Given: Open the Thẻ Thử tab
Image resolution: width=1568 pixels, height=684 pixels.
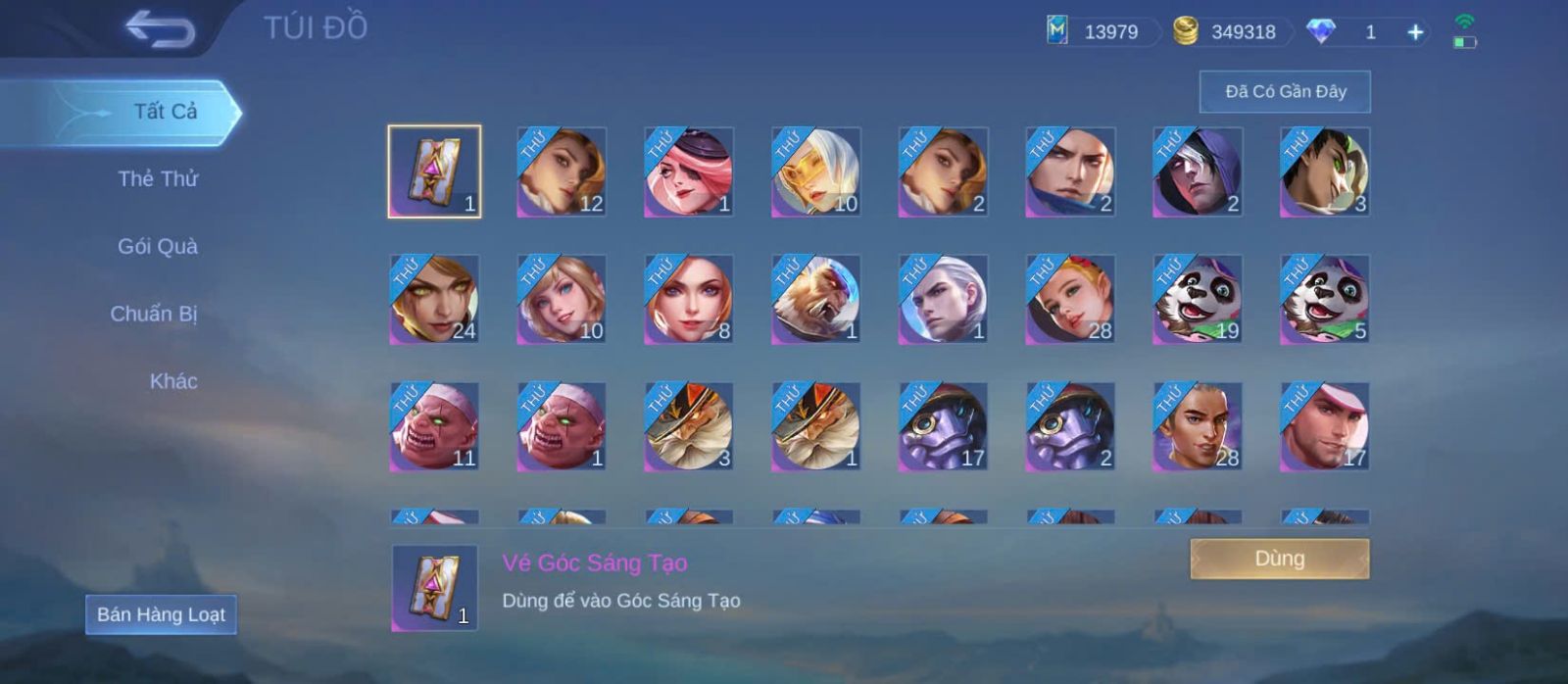Looking at the screenshot, I should [x=158, y=179].
